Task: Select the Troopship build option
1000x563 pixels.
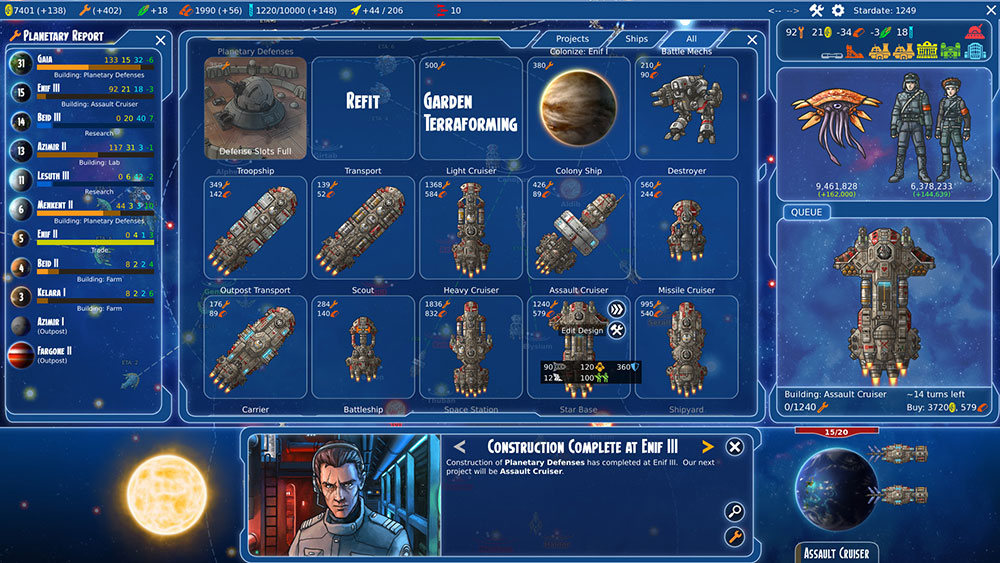Action: point(256,228)
